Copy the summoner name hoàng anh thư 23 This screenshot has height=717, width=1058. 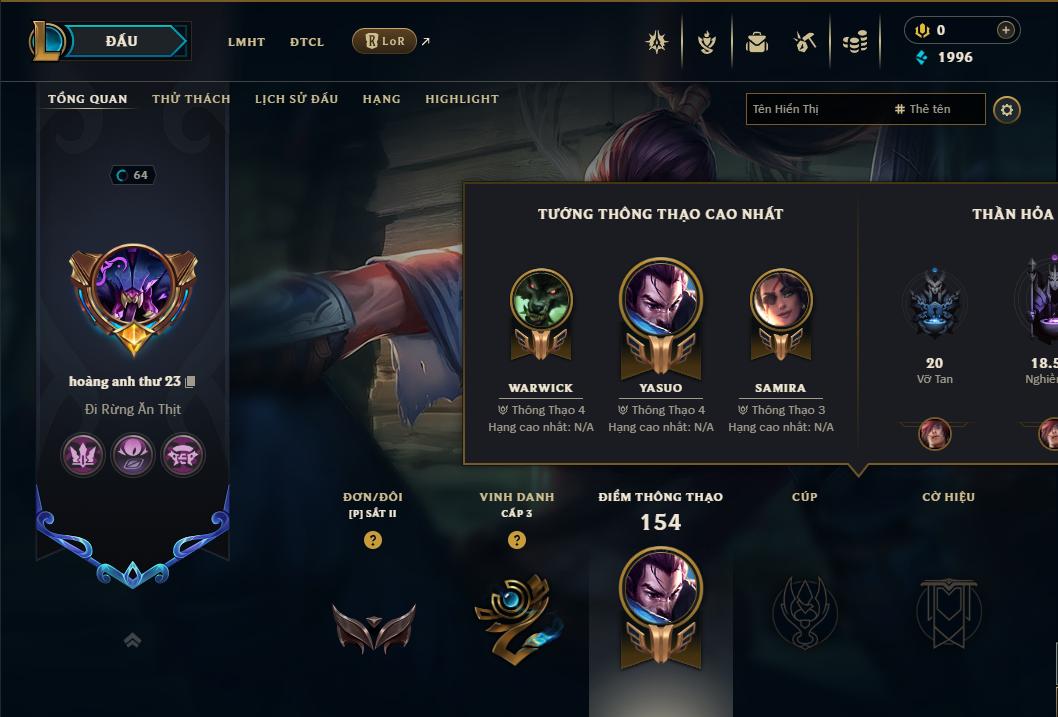point(190,382)
